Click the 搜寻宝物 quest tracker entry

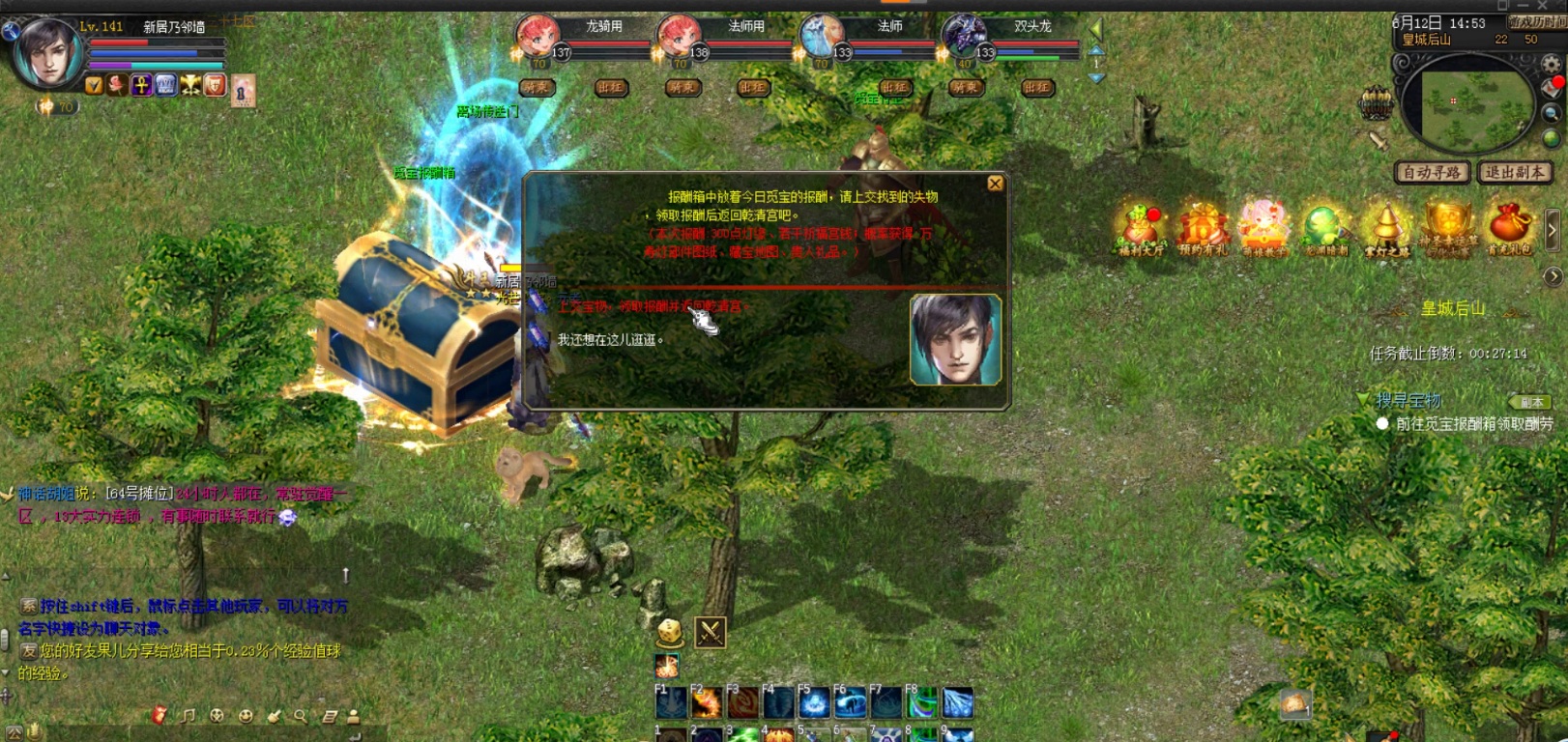(1408, 400)
